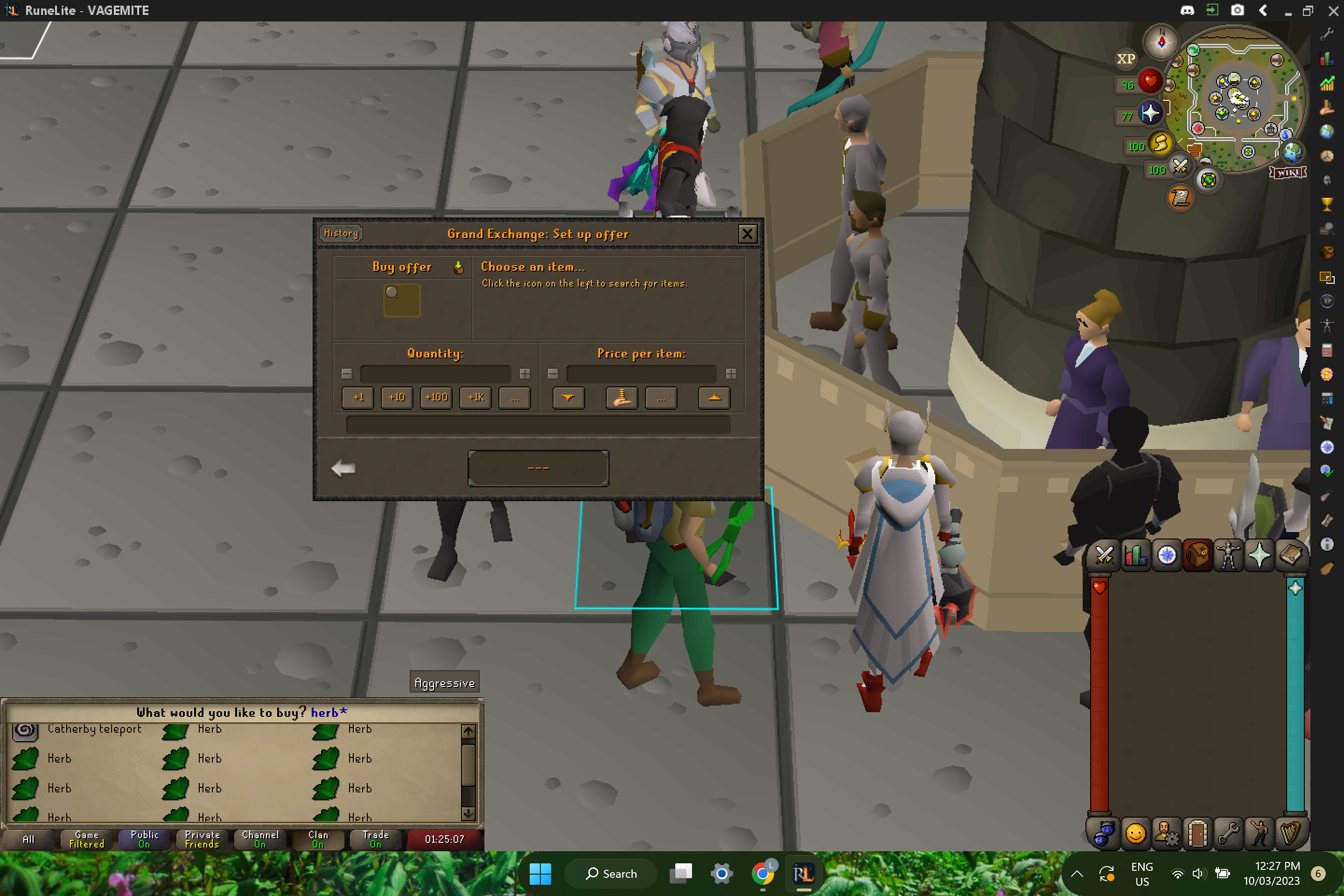Add 1K to quantity
Viewport: 1344px width, 896px height.
(x=475, y=398)
